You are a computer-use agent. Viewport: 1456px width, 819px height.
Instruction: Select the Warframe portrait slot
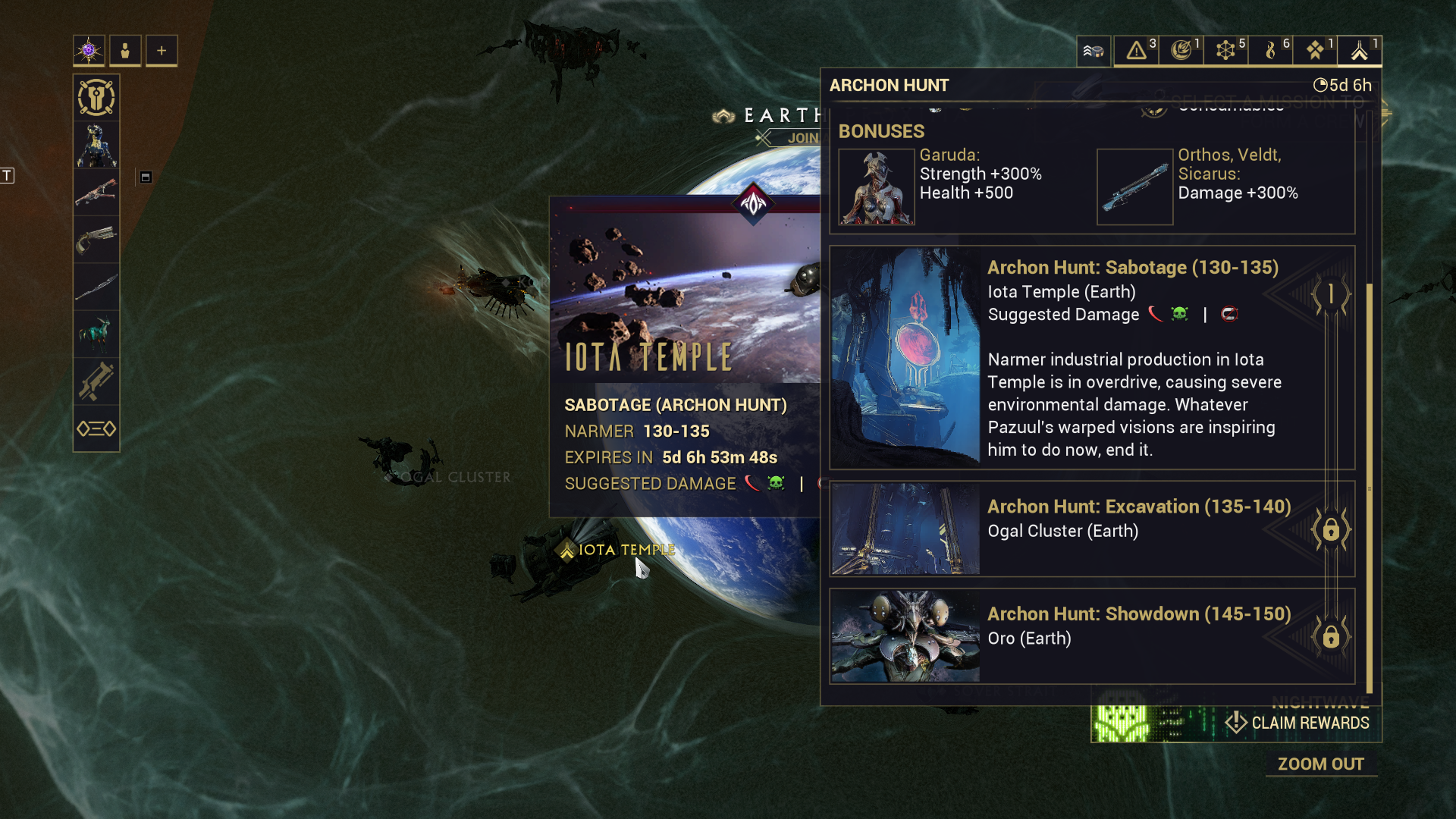point(96,145)
